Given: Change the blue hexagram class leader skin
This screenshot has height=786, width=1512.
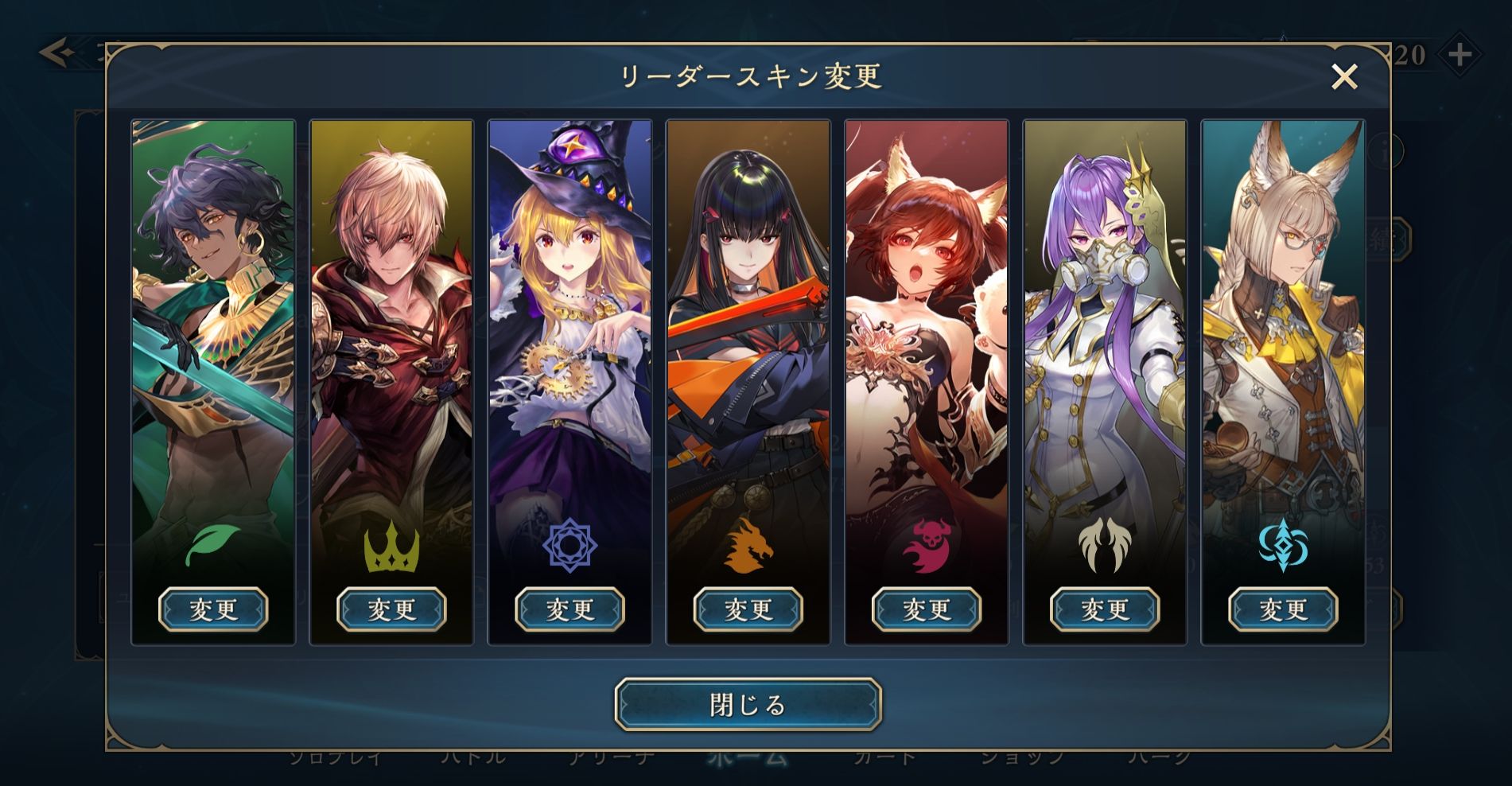Looking at the screenshot, I should [569, 609].
